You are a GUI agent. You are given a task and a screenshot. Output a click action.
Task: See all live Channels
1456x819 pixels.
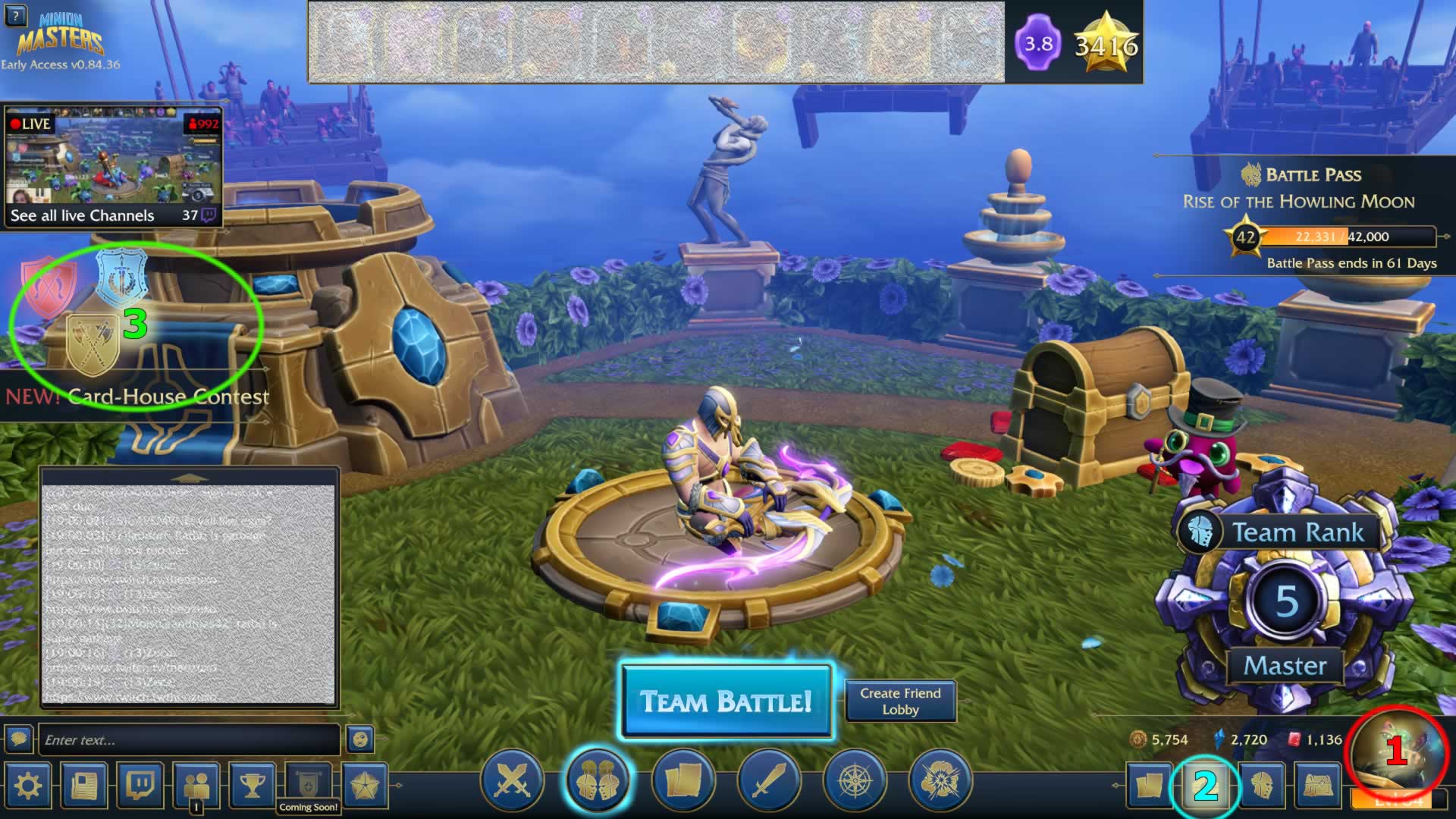[82, 215]
